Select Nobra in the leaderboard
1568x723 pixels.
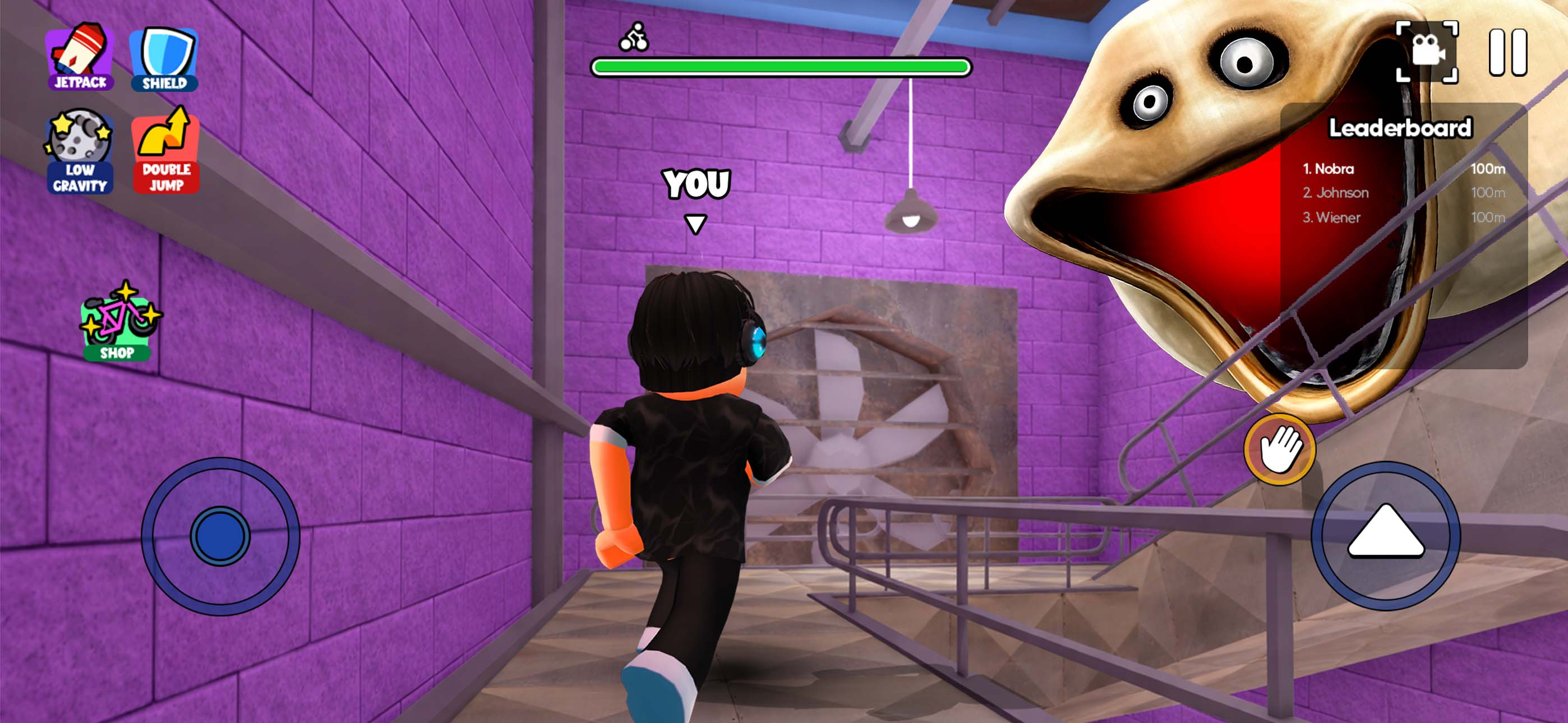click(1403, 169)
